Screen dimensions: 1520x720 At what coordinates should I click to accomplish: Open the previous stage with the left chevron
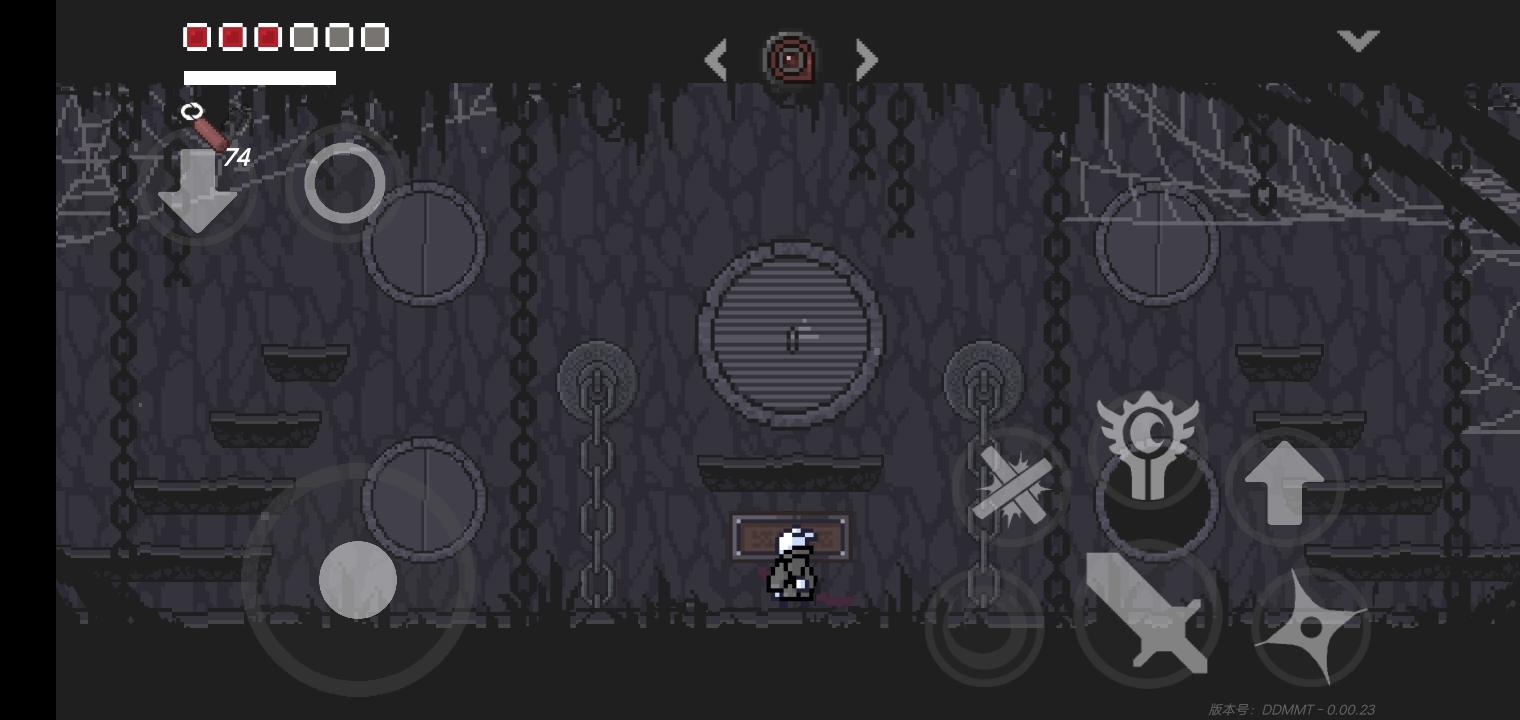(x=716, y=60)
